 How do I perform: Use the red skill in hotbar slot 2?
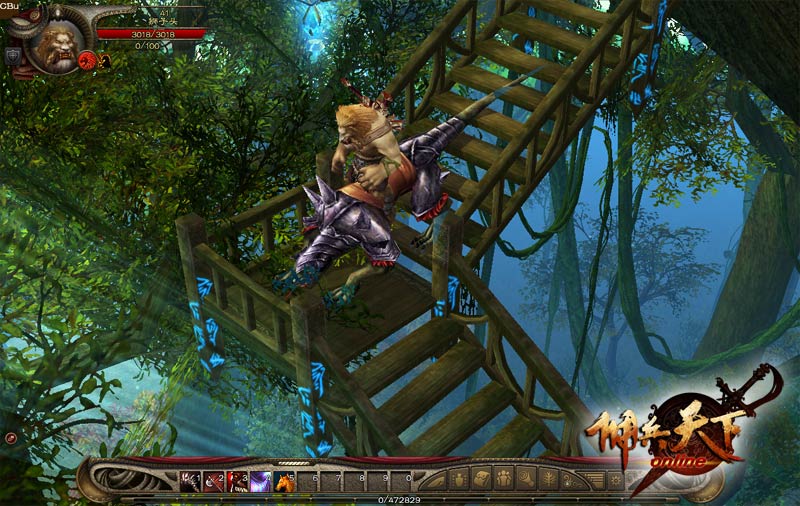[x=213, y=481]
